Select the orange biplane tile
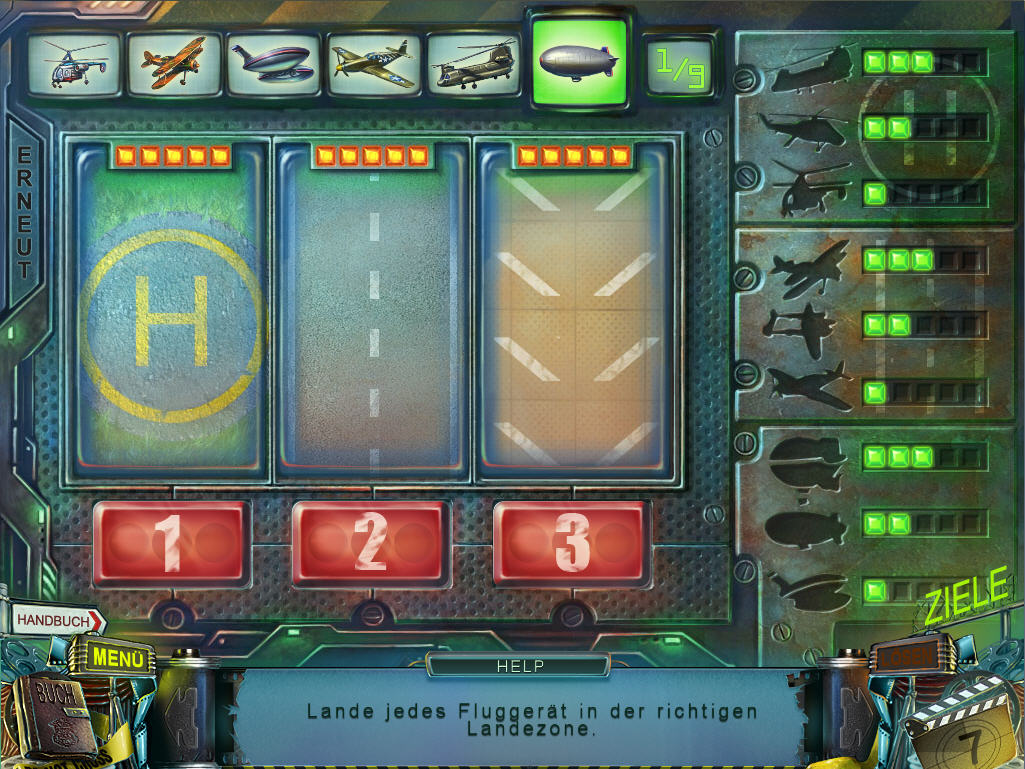 (x=174, y=64)
